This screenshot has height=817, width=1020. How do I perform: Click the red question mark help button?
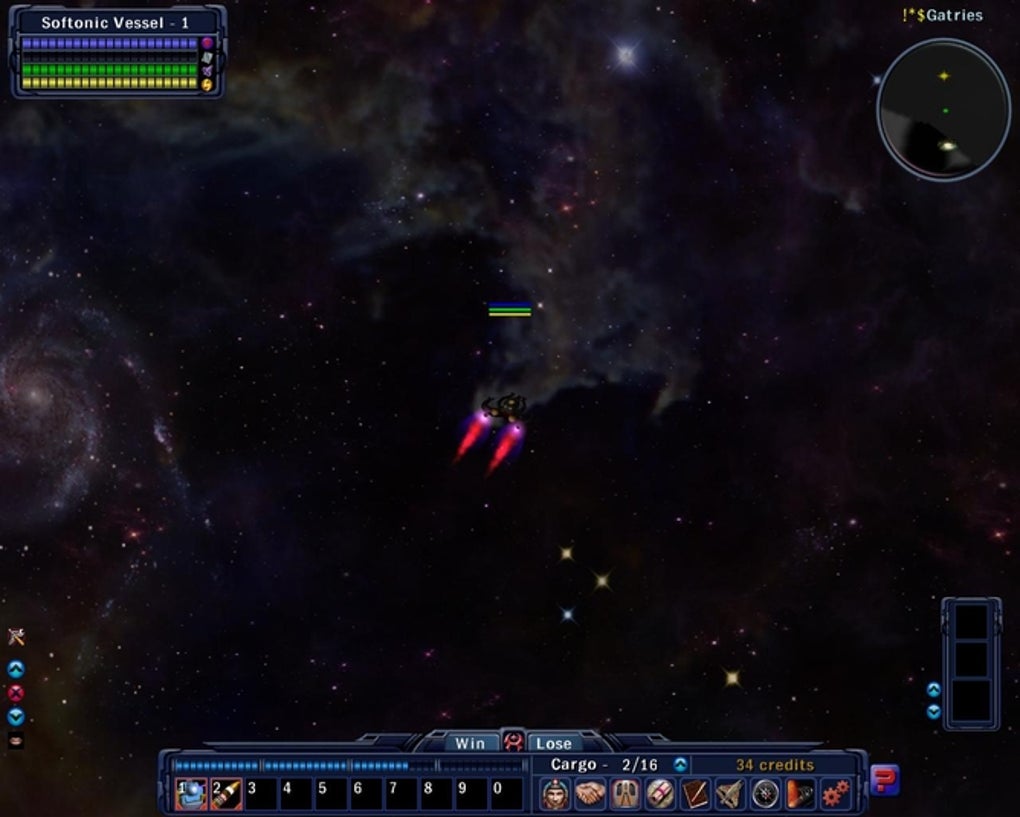884,779
